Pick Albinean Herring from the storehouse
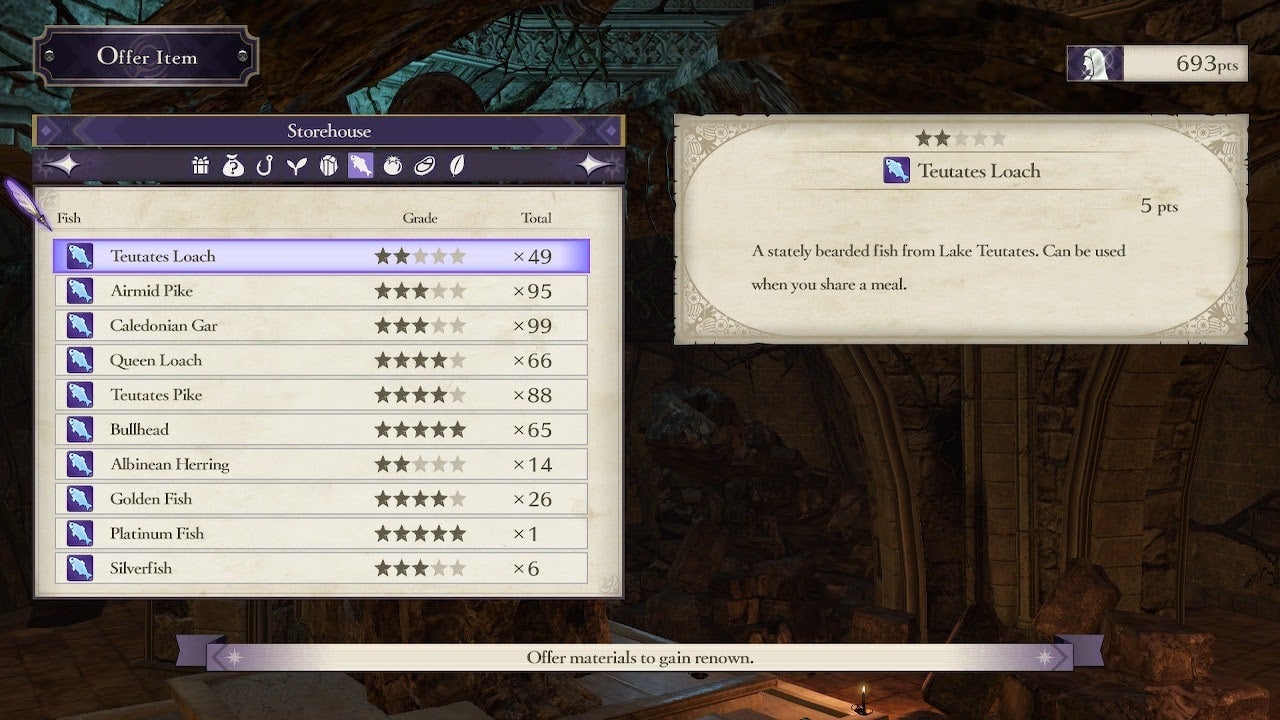This screenshot has height=720, width=1280. (x=321, y=464)
